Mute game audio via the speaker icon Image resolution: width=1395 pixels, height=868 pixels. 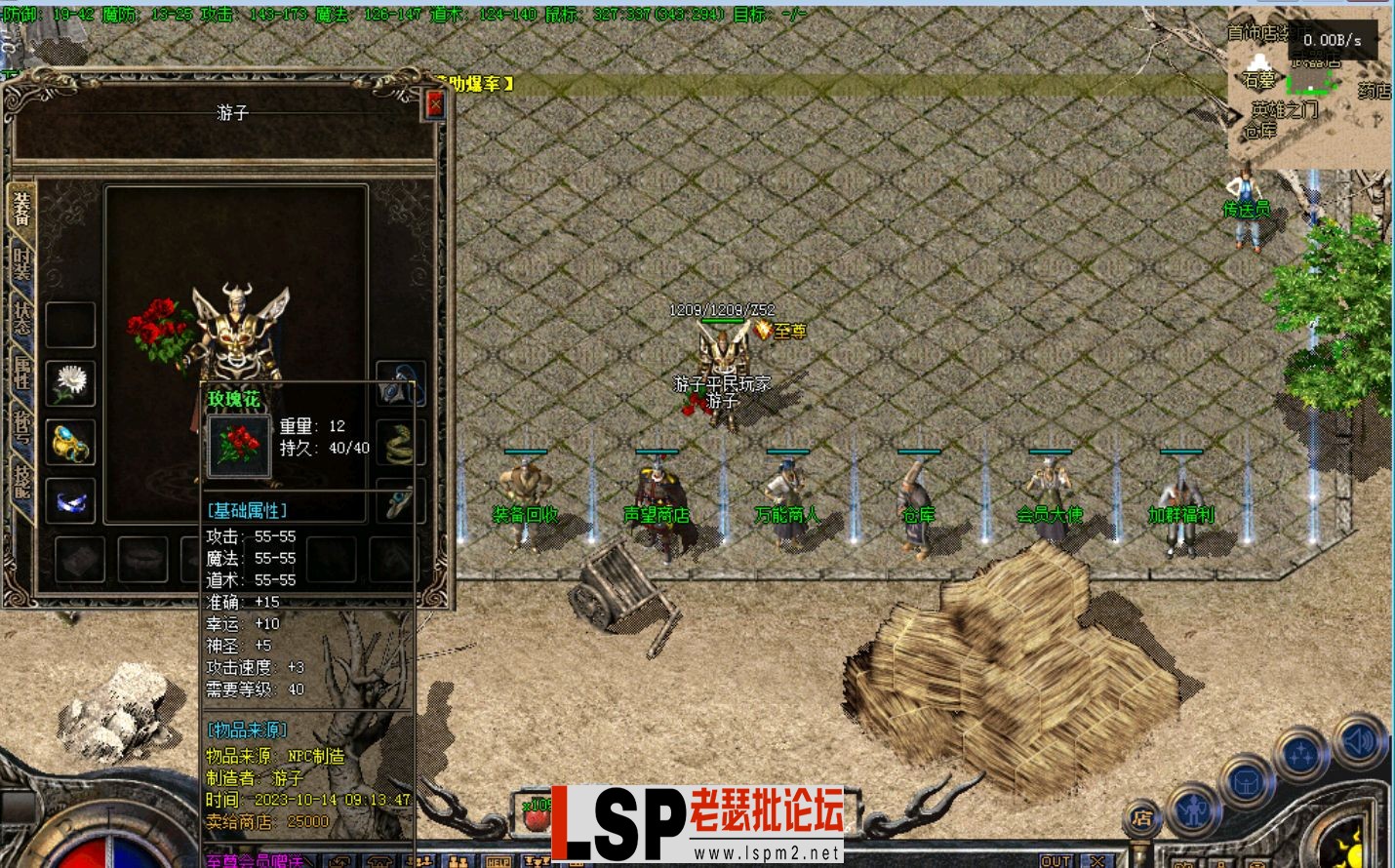point(1358,743)
